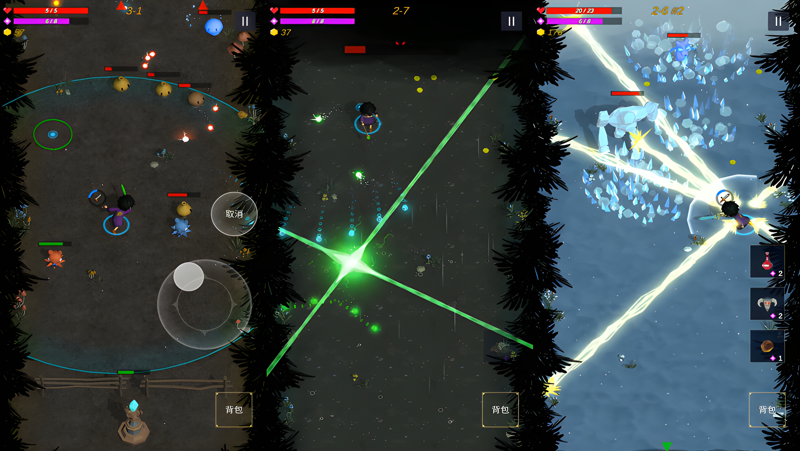
Task: Select the brown nut item slot
Action: [x=767, y=346]
